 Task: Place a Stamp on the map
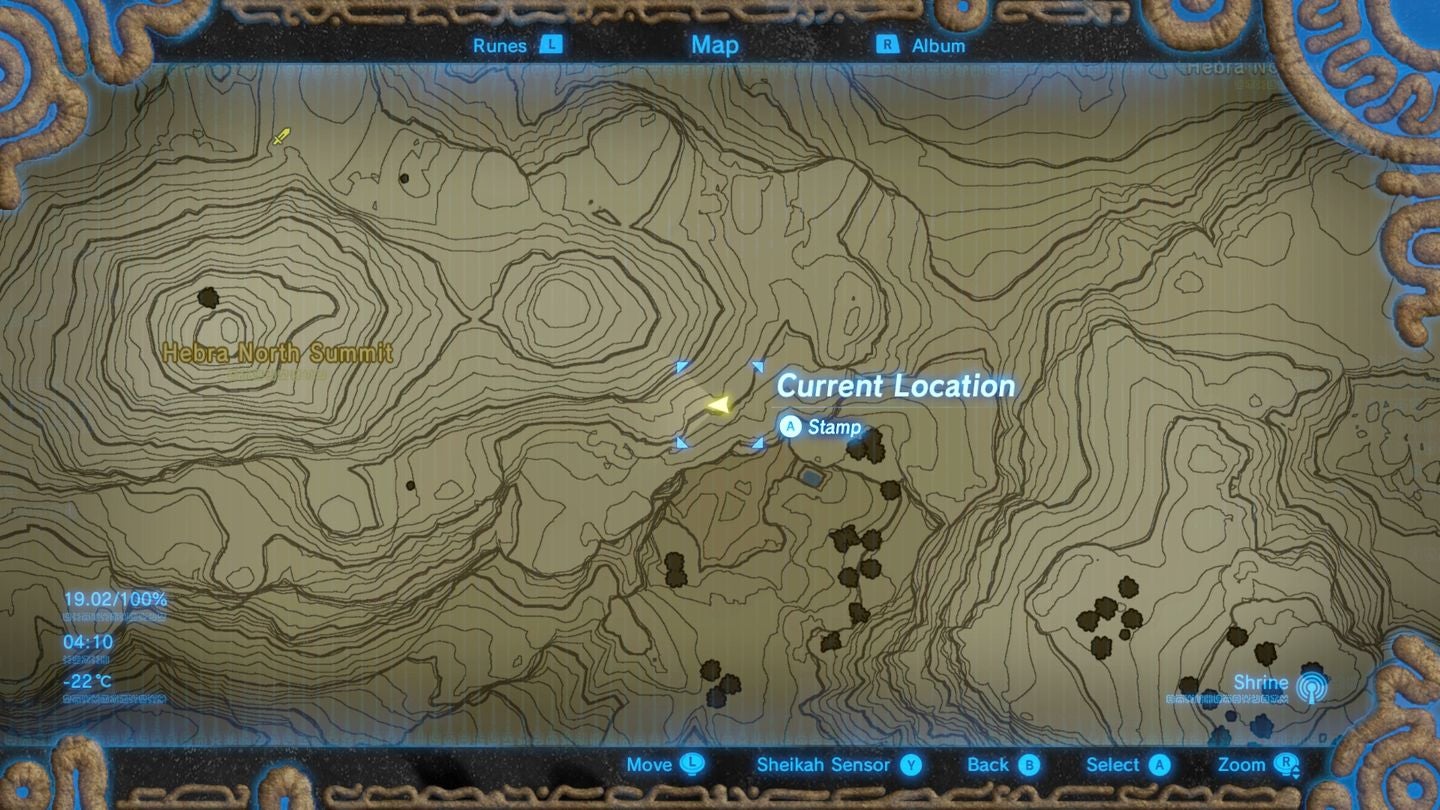[x=836, y=427]
